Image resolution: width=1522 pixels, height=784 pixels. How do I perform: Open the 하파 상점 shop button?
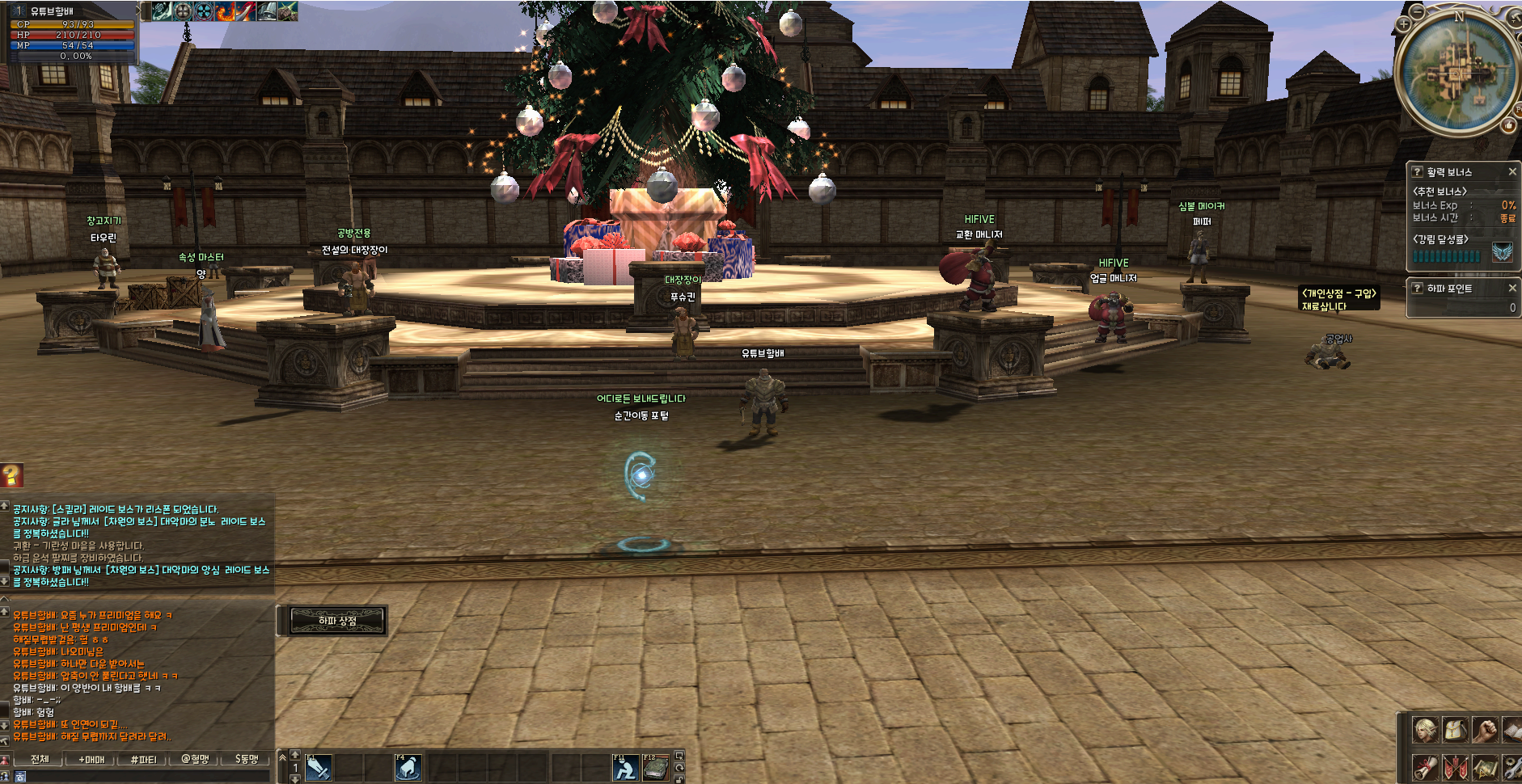336,621
